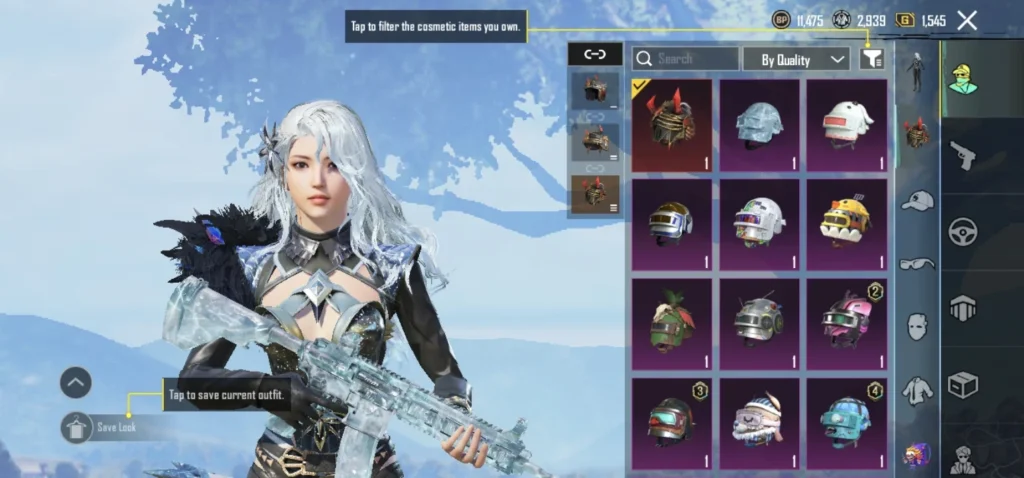Image resolution: width=1024 pixels, height=478 pixels.
Task: Save the current outfit with Save Look
Action: point(108,428)
